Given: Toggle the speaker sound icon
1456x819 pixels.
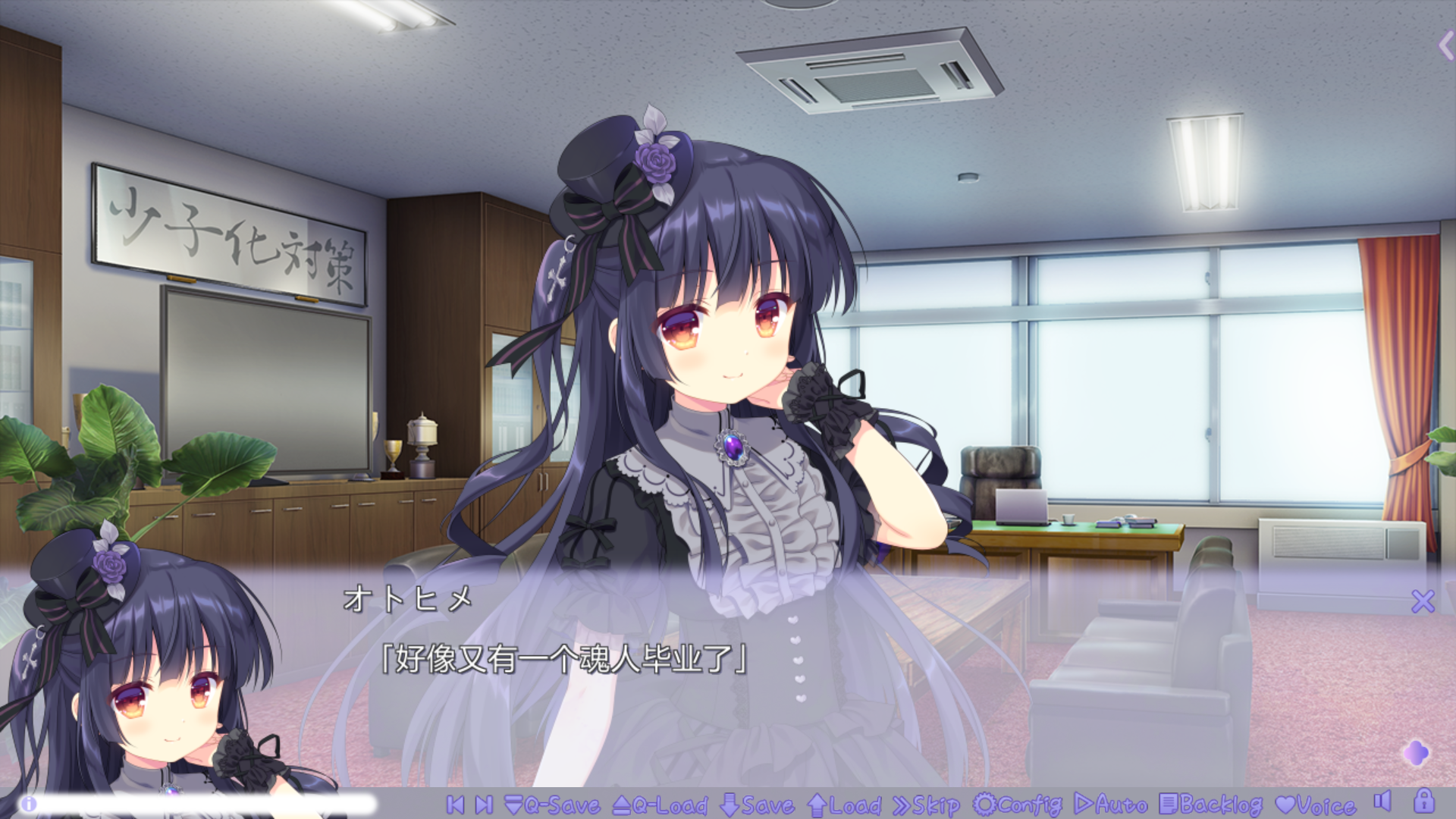Looking at the screenshot, I should [x=1383, y=802].
